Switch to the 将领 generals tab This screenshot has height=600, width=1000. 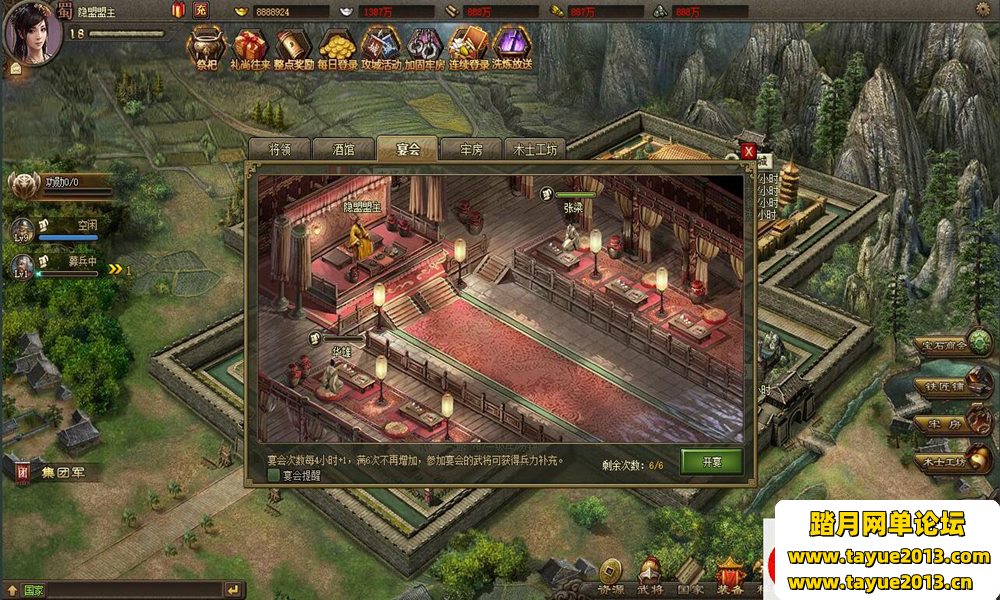(x=280, y=149)
